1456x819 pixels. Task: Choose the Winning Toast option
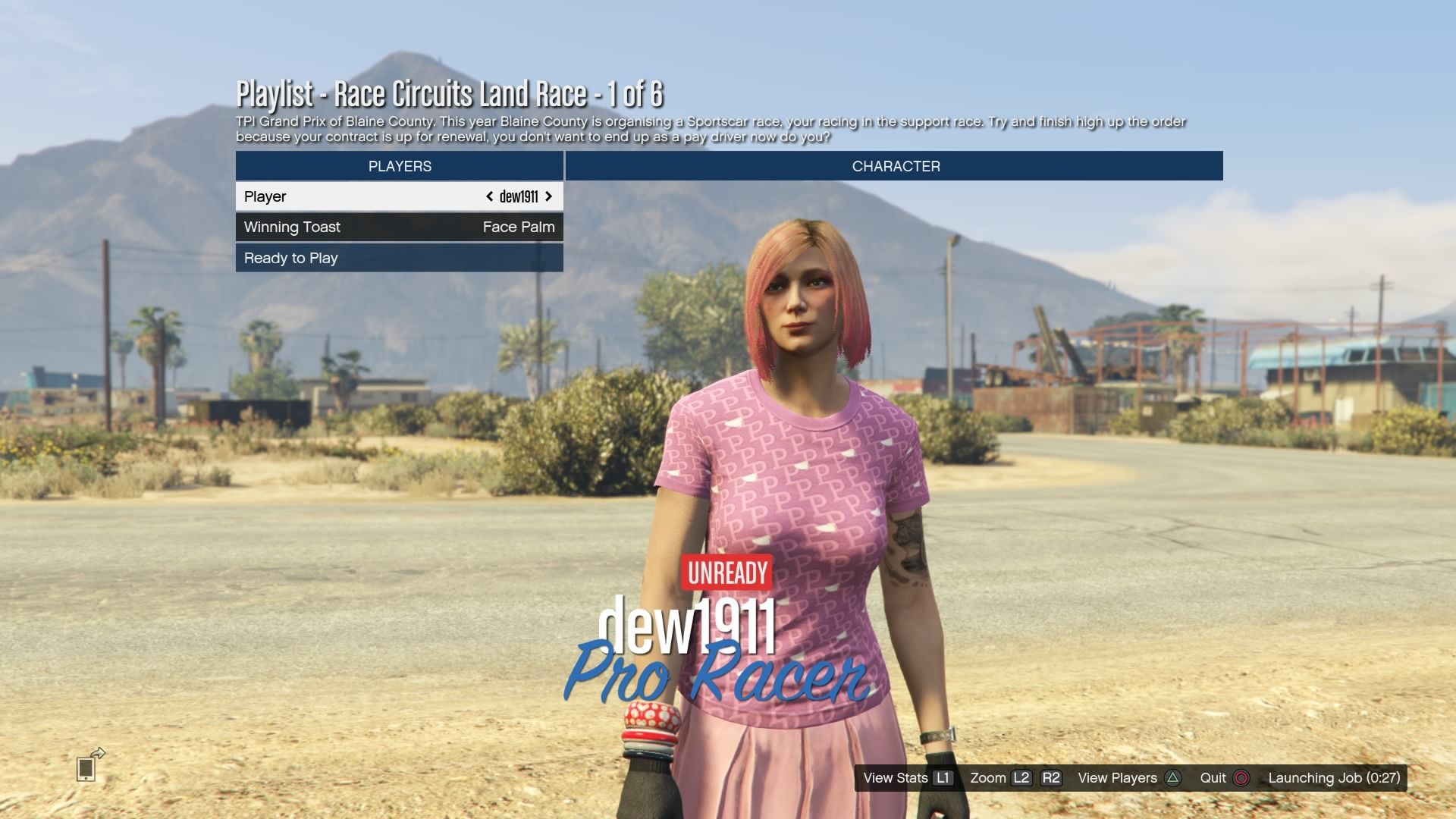click(399, 227)
